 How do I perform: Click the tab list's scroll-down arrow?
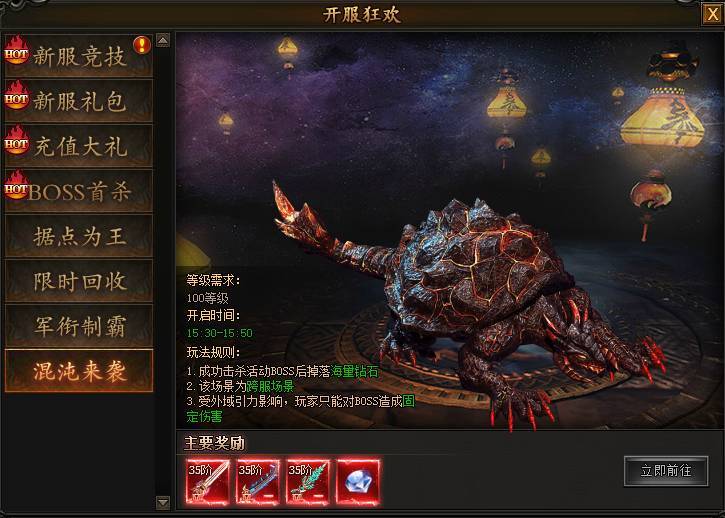[x=164, y=501]
